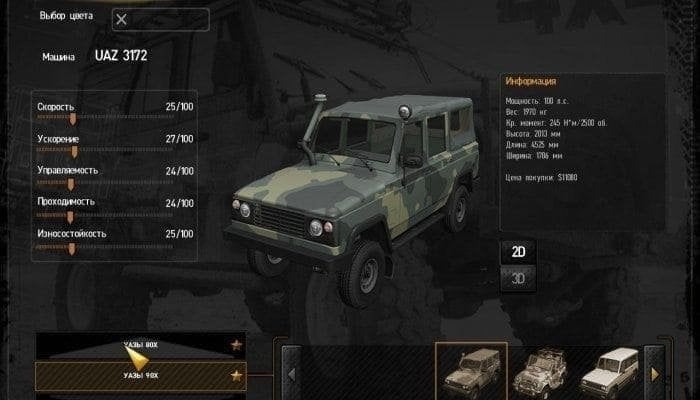Switch to the 3D view
The image size is (700, 400).
pos(518,278)
